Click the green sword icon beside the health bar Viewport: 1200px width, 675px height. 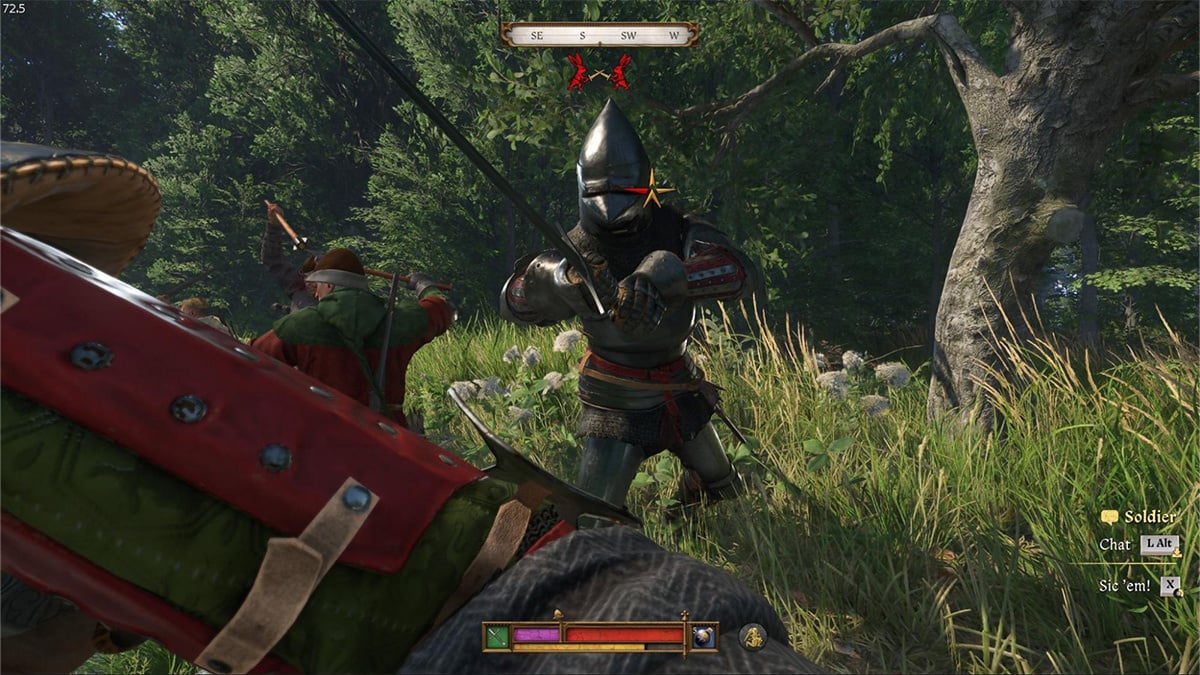pos(497,636)
